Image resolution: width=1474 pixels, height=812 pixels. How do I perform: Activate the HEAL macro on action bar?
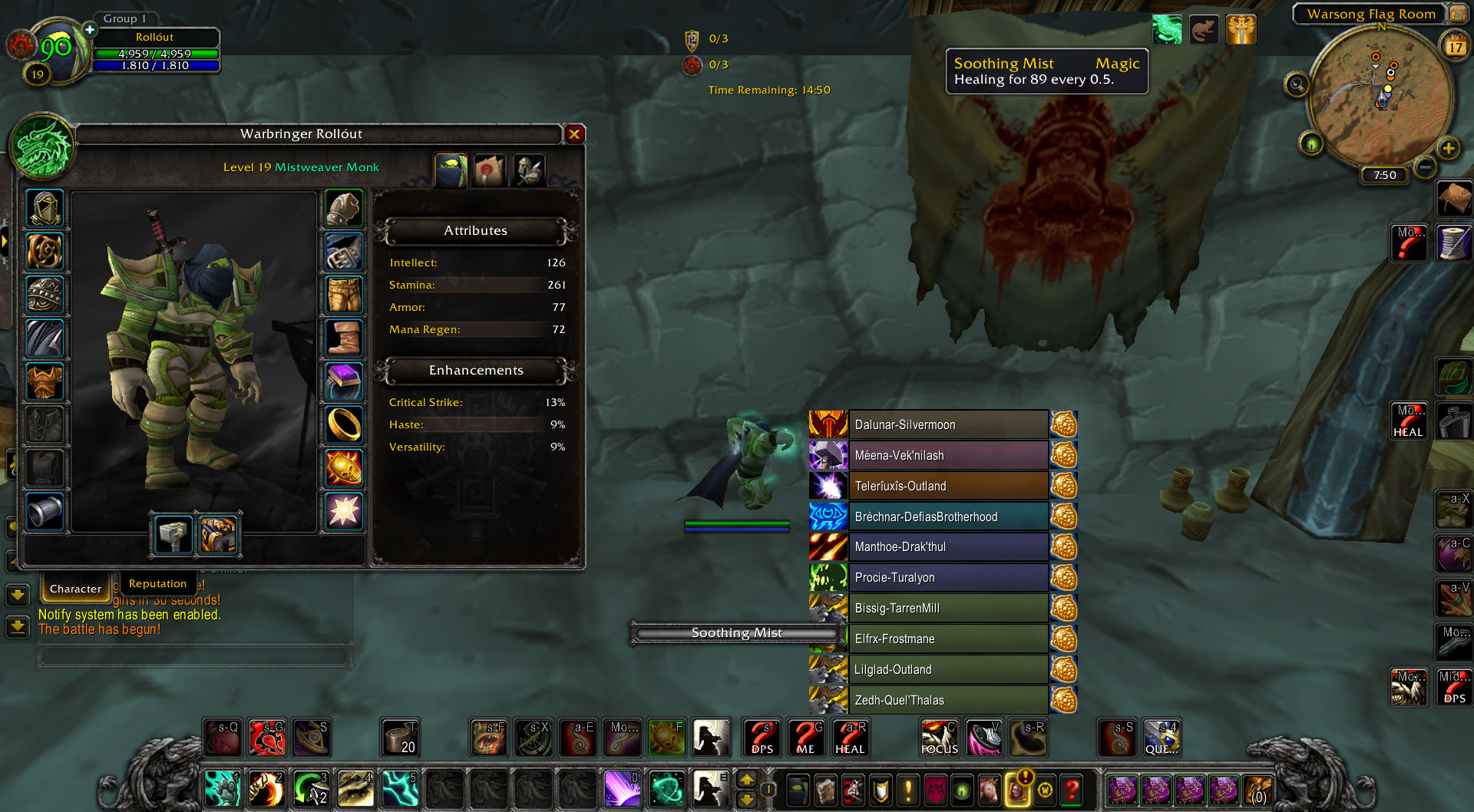pos(850,738)
